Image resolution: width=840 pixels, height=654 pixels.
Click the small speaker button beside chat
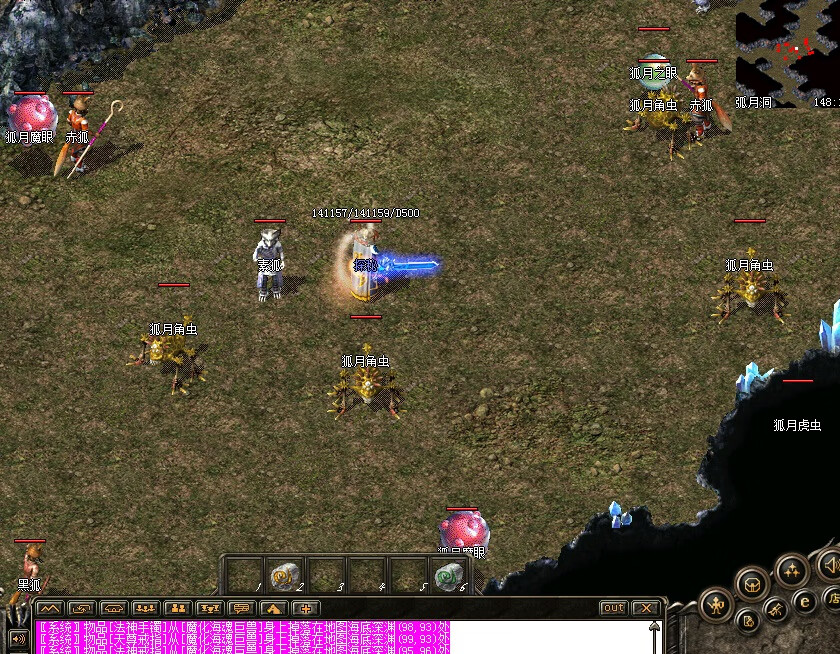[17, 637]
